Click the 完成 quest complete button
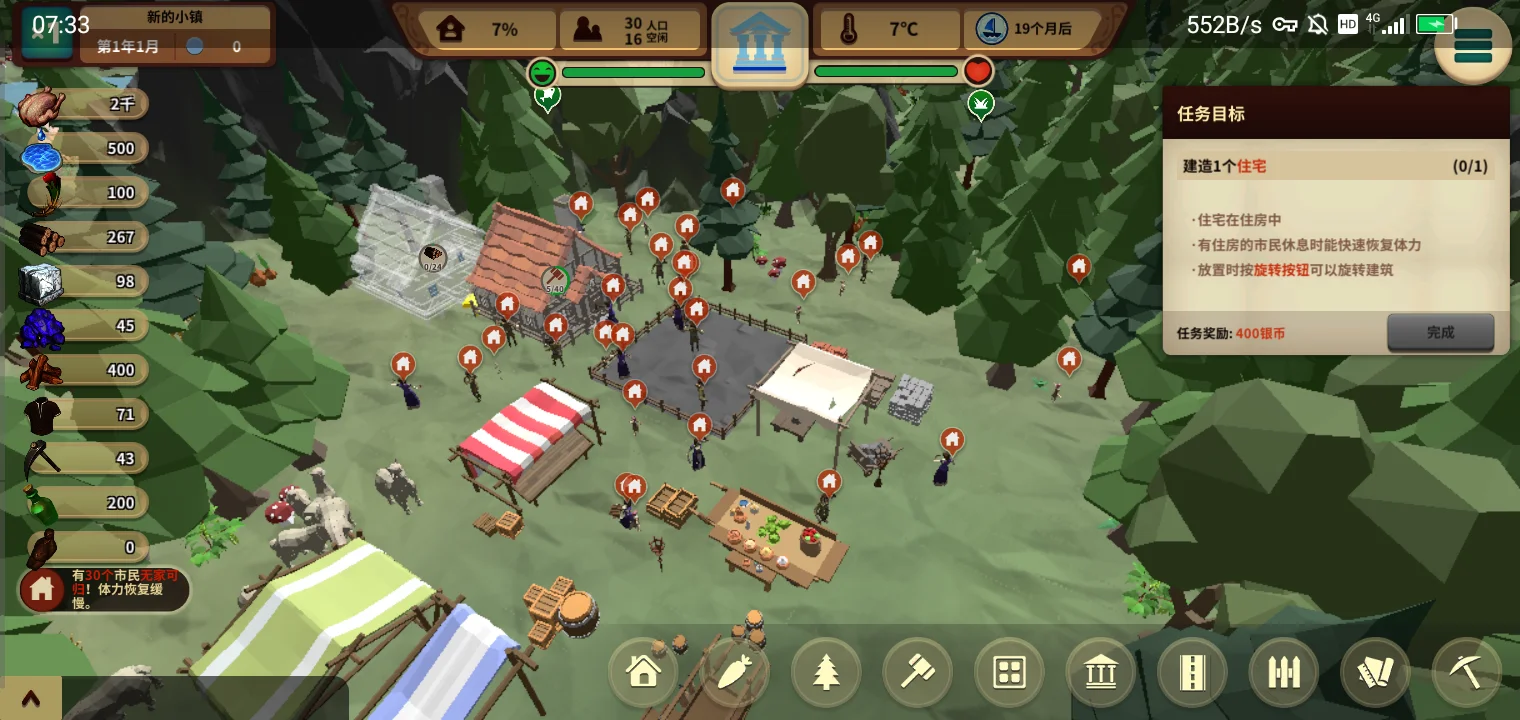Image resolution: width=1520 pixels, height=720 pixels. click(x=1440, y=333)
